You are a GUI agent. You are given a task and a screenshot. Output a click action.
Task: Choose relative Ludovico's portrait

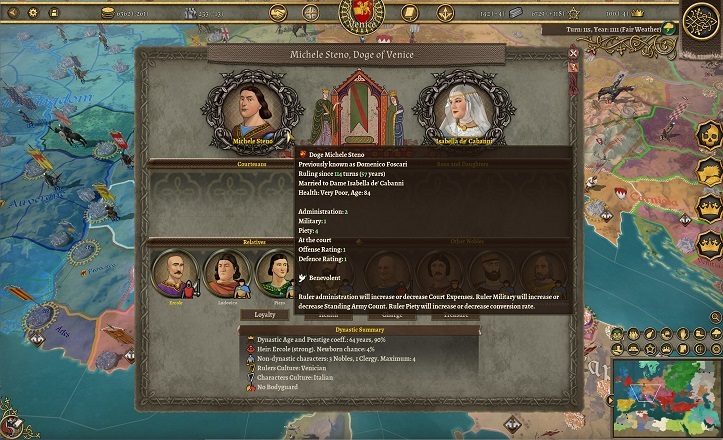pos(226,273)
